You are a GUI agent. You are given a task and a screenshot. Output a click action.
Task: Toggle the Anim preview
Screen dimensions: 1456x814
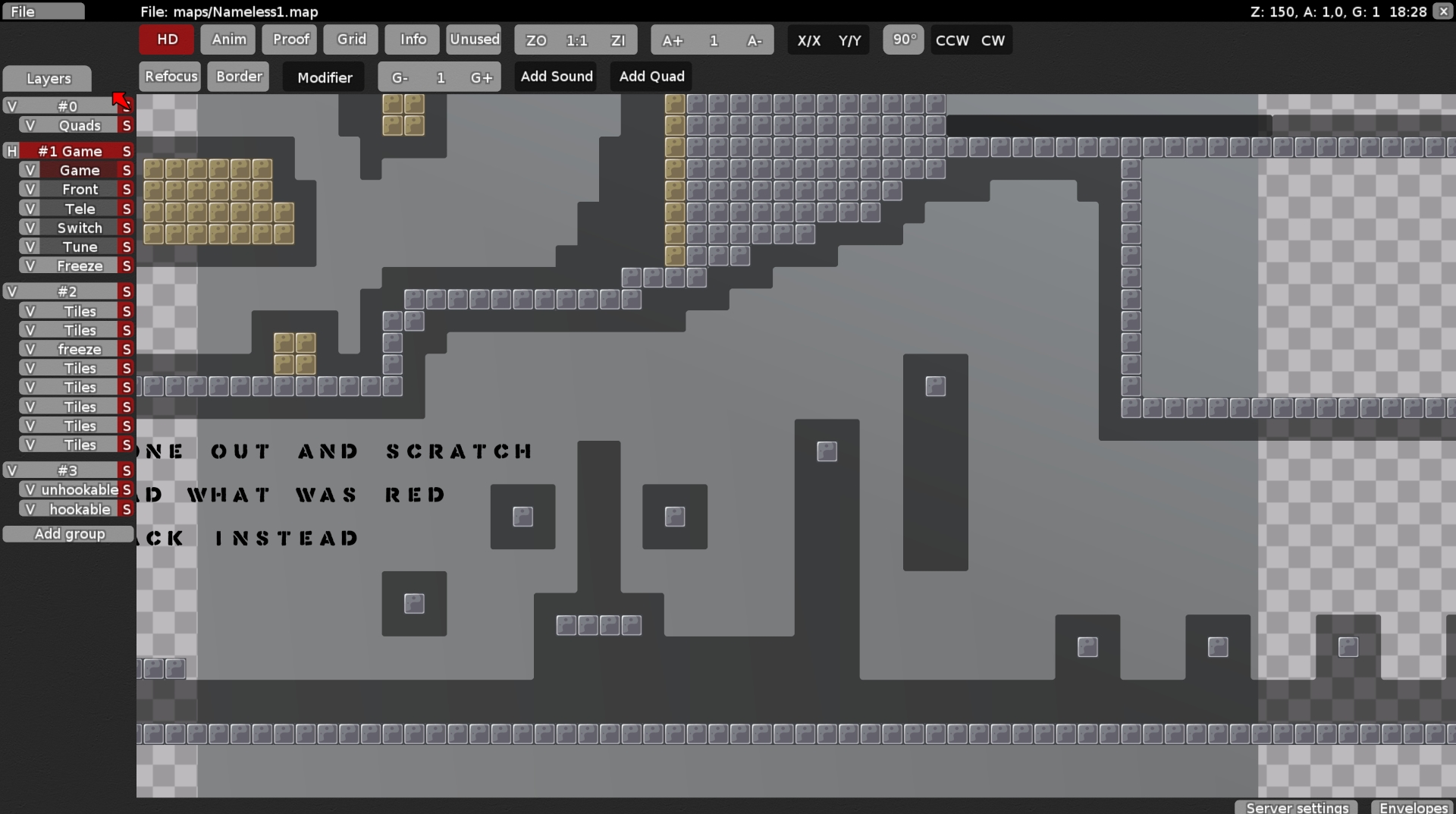227,39
